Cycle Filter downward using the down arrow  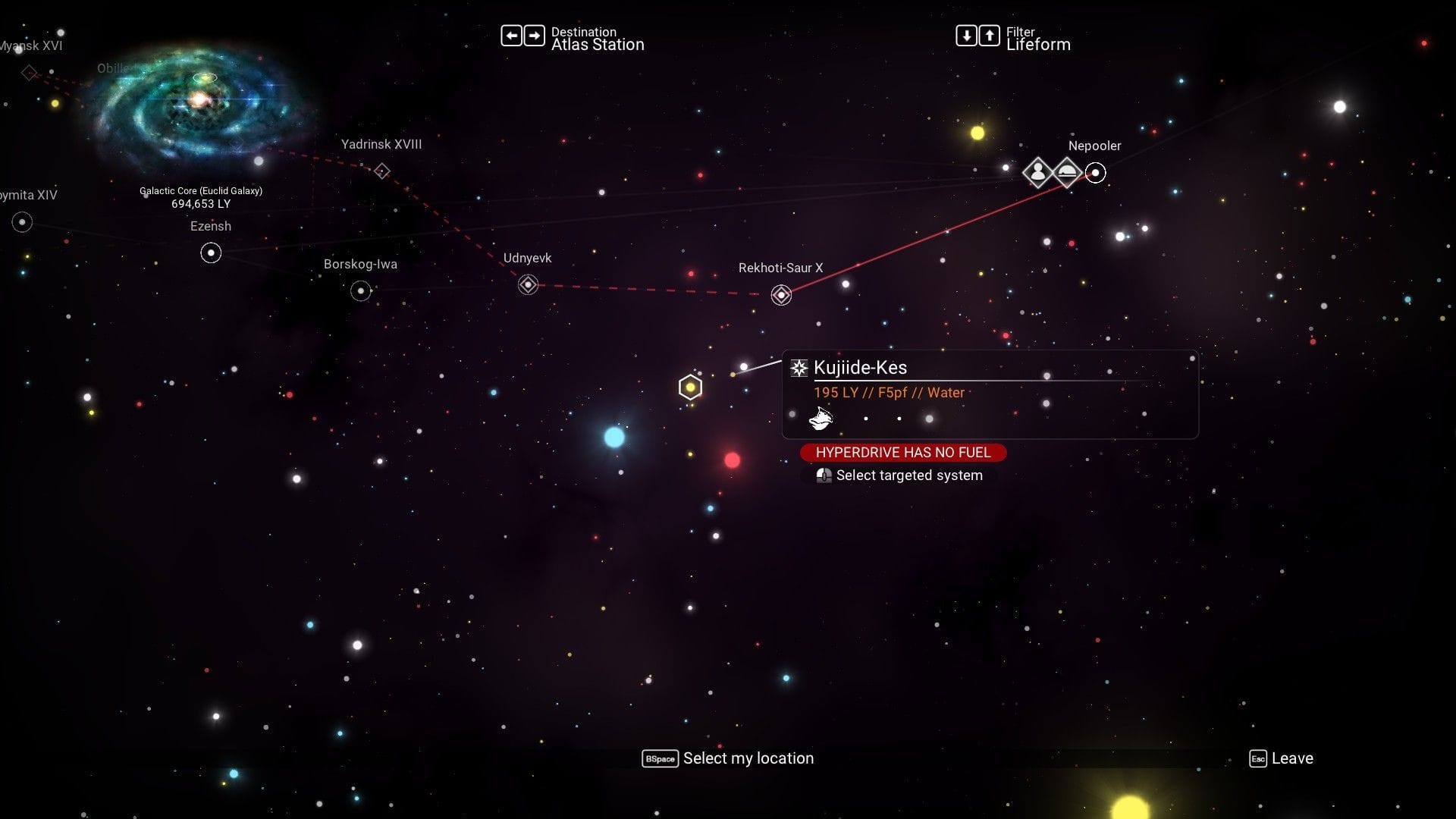966,35
